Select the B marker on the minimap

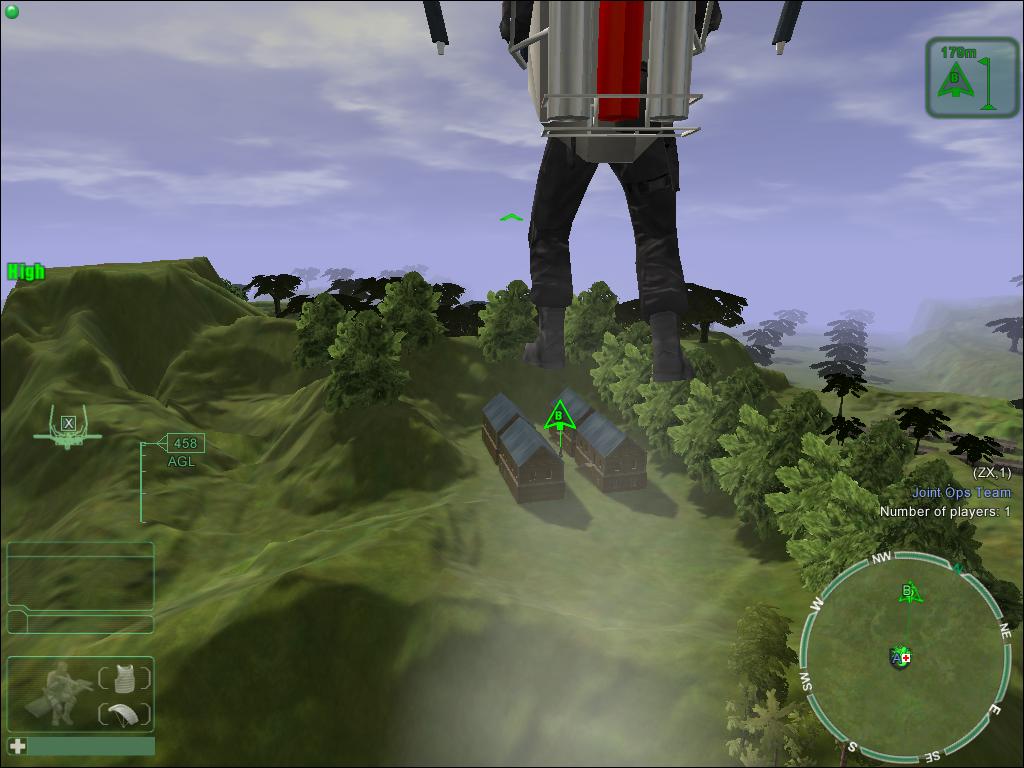coord(909,592)
